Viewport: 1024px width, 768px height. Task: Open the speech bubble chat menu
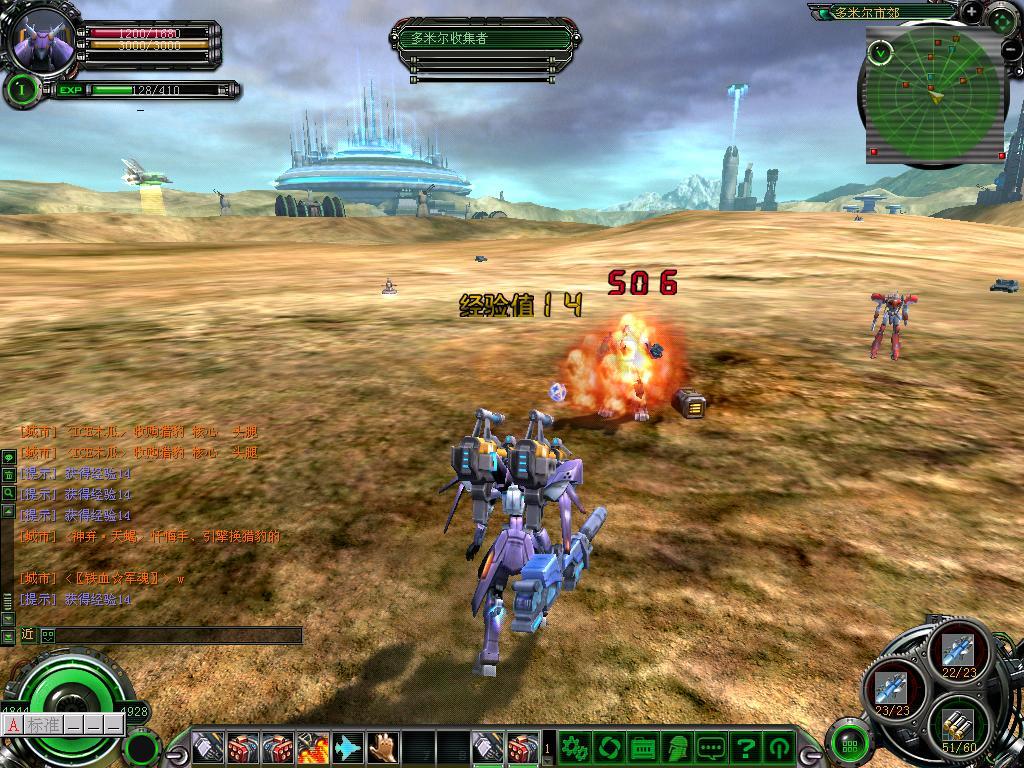(x=711, y=747)
